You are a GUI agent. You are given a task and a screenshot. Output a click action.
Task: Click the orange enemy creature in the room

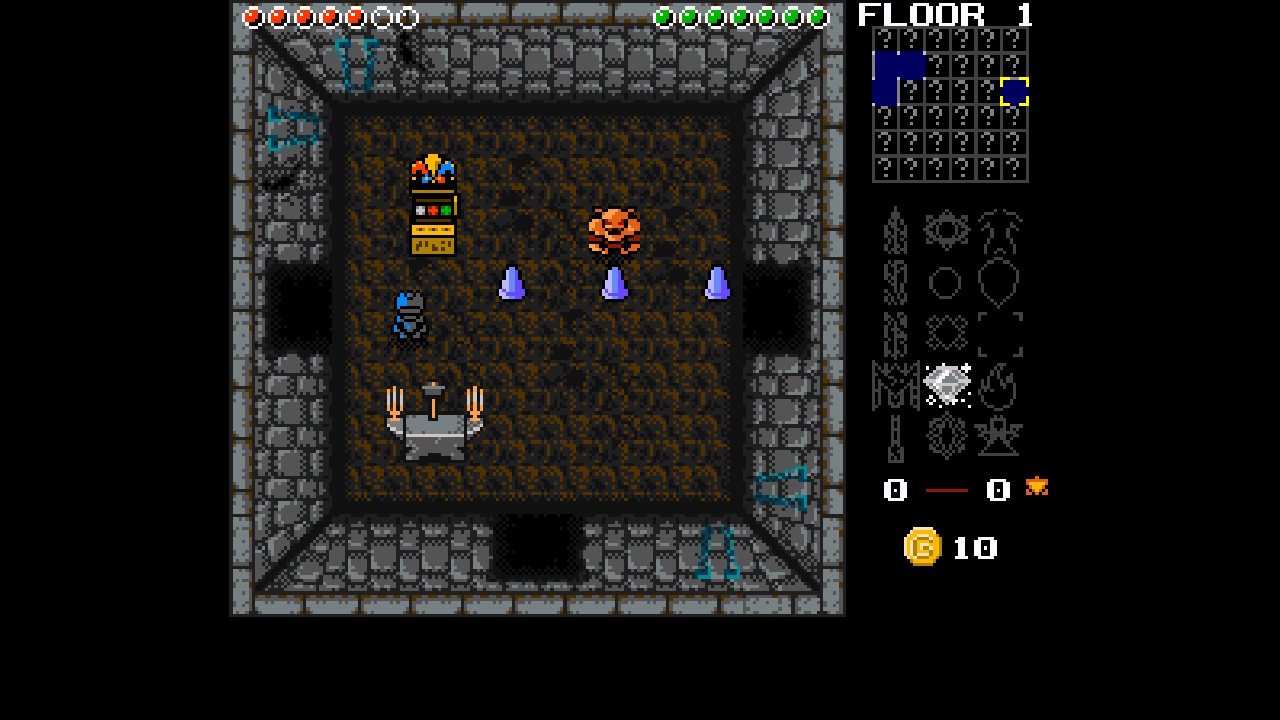tap(613, 232)
